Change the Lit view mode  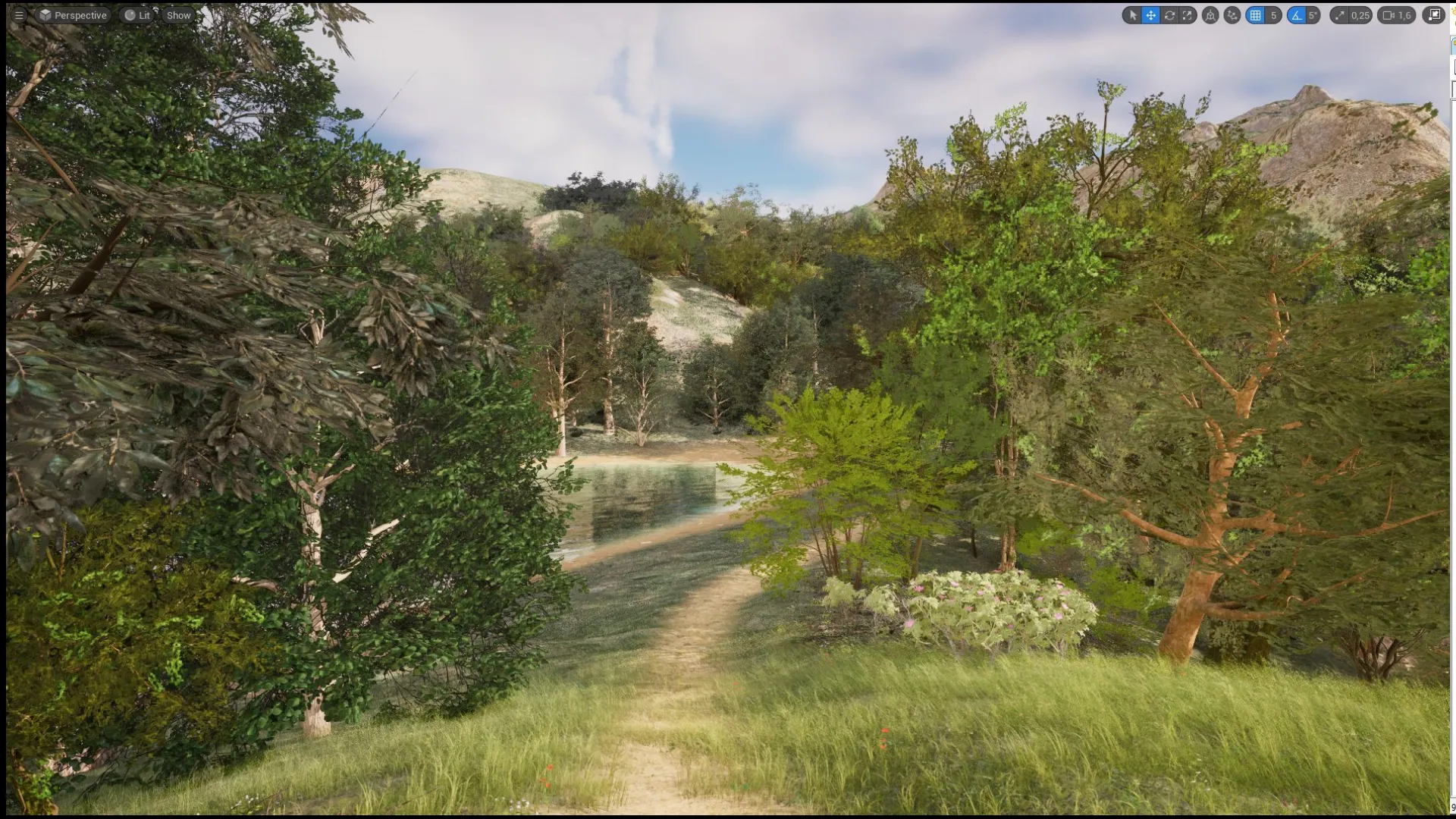pos(137,15)
